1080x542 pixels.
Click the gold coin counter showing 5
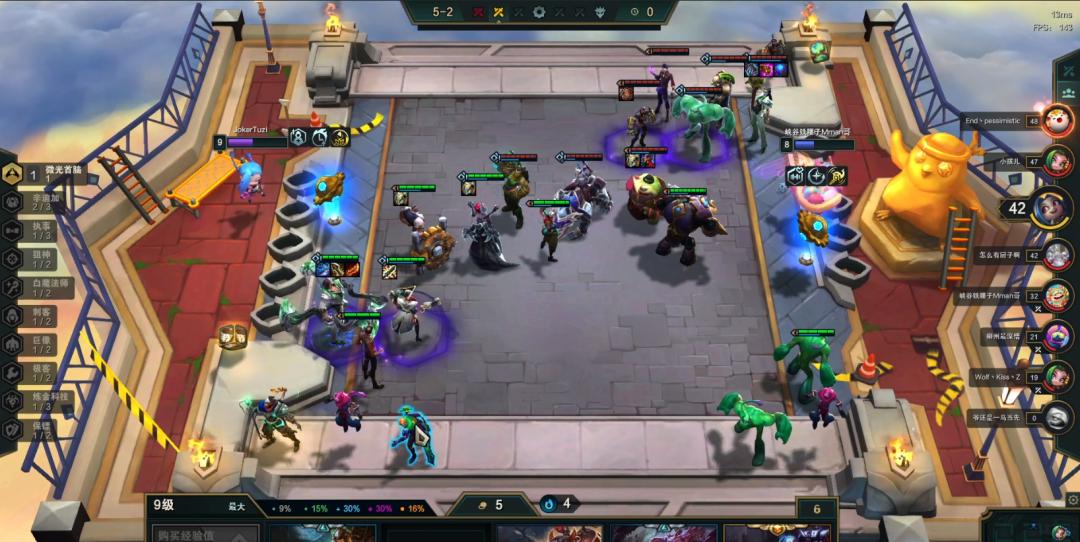pos(490,505)
